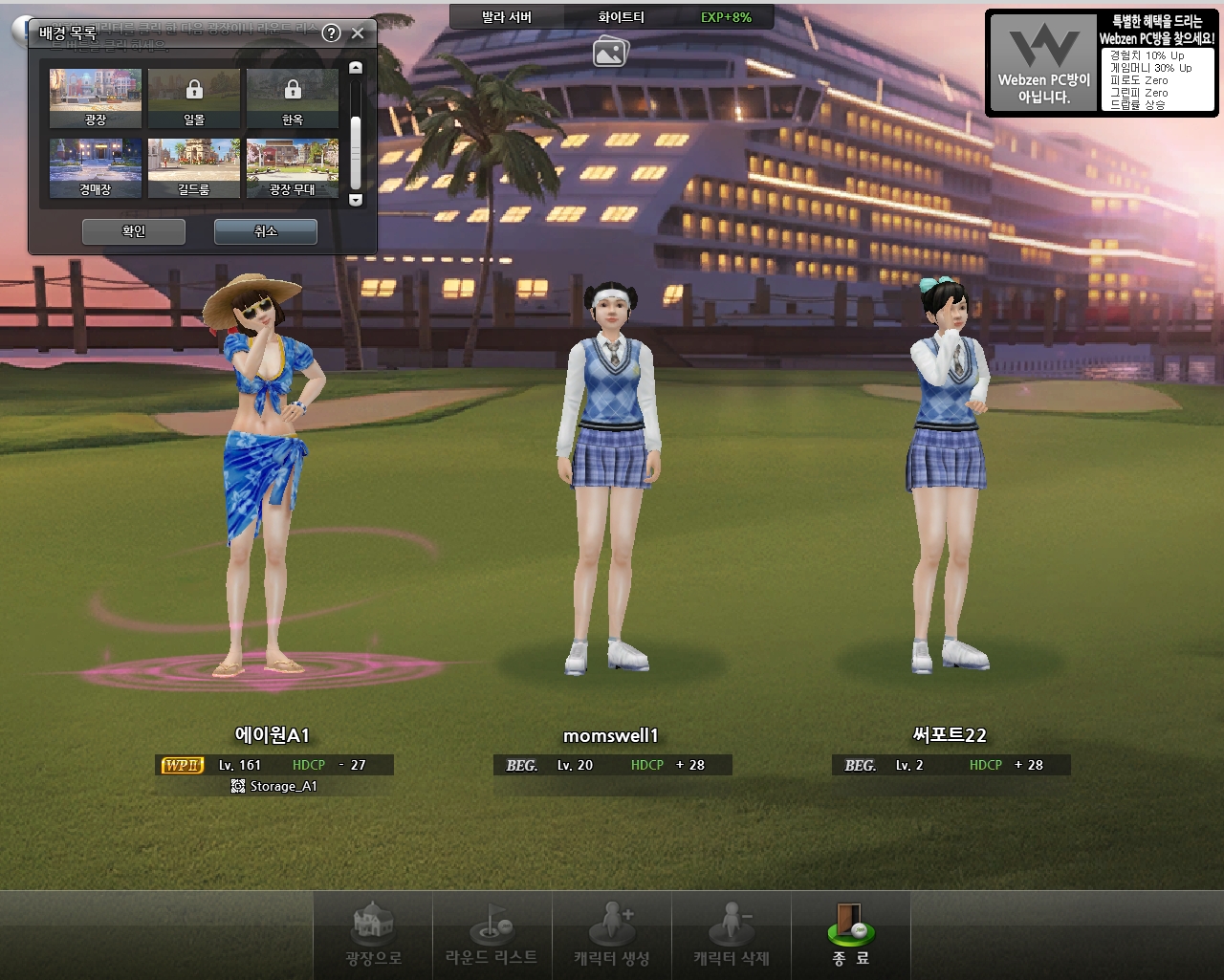Exit the game with 종료
Image resolution: width=1224 pixels, height=980 pixels.
850,935
